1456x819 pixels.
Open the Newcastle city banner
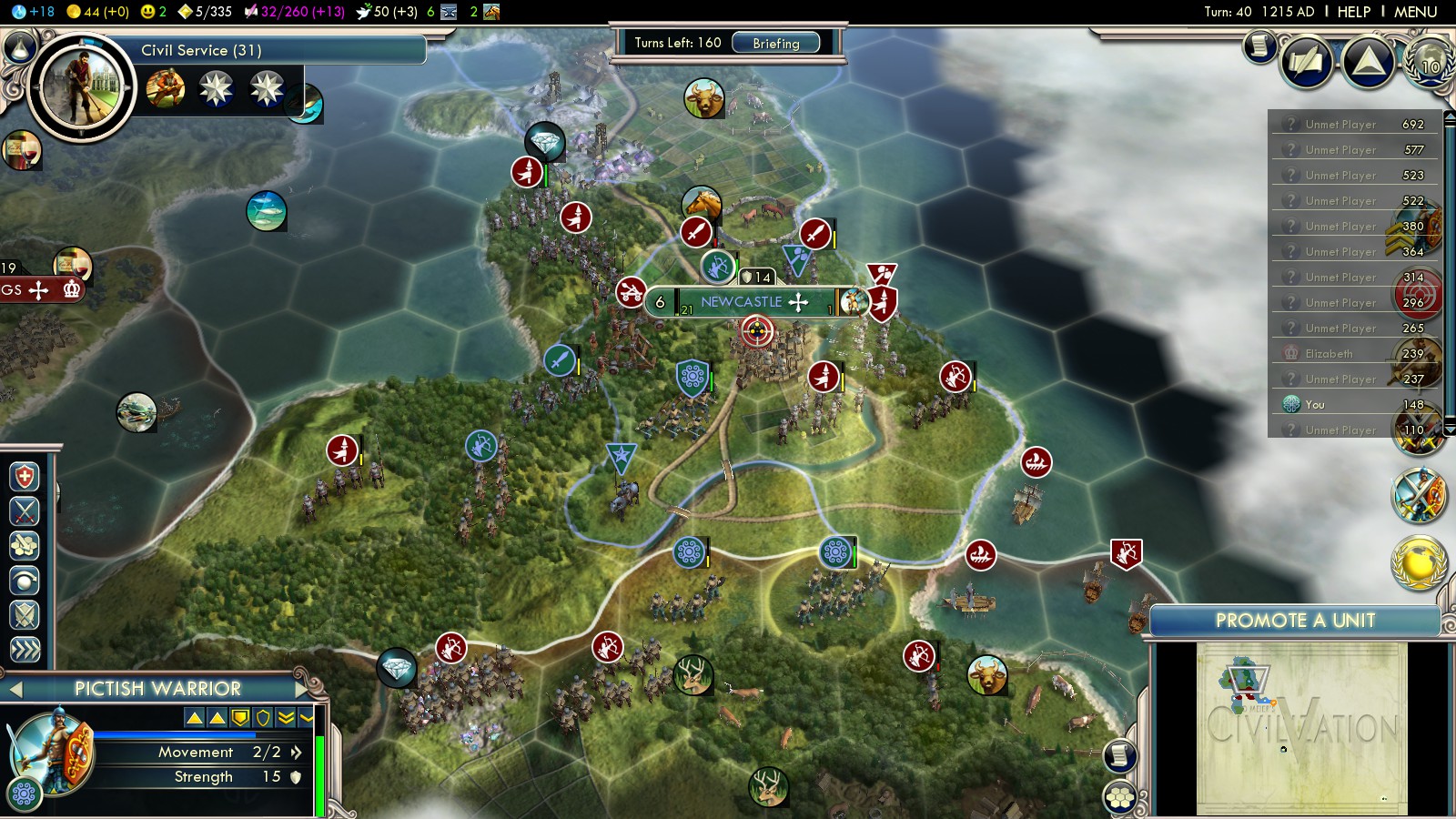[x=741, y=302]
